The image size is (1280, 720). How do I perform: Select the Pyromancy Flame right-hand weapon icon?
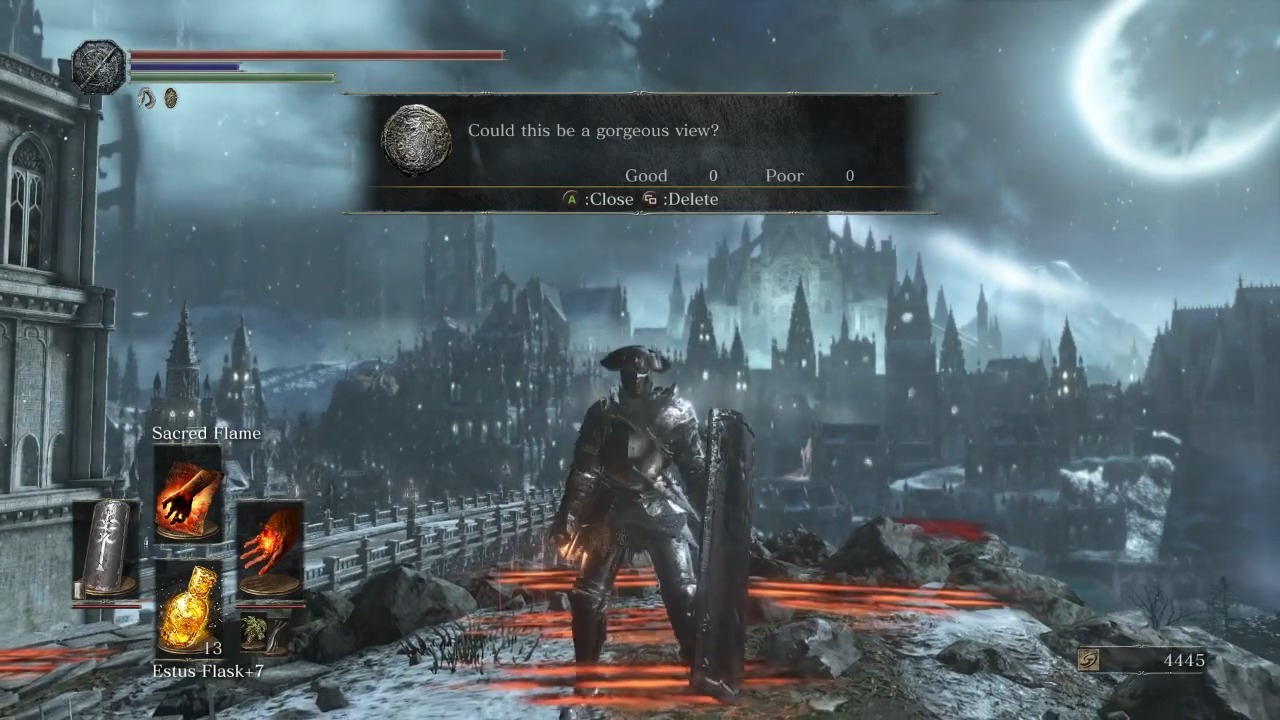[x=270, y=545]
